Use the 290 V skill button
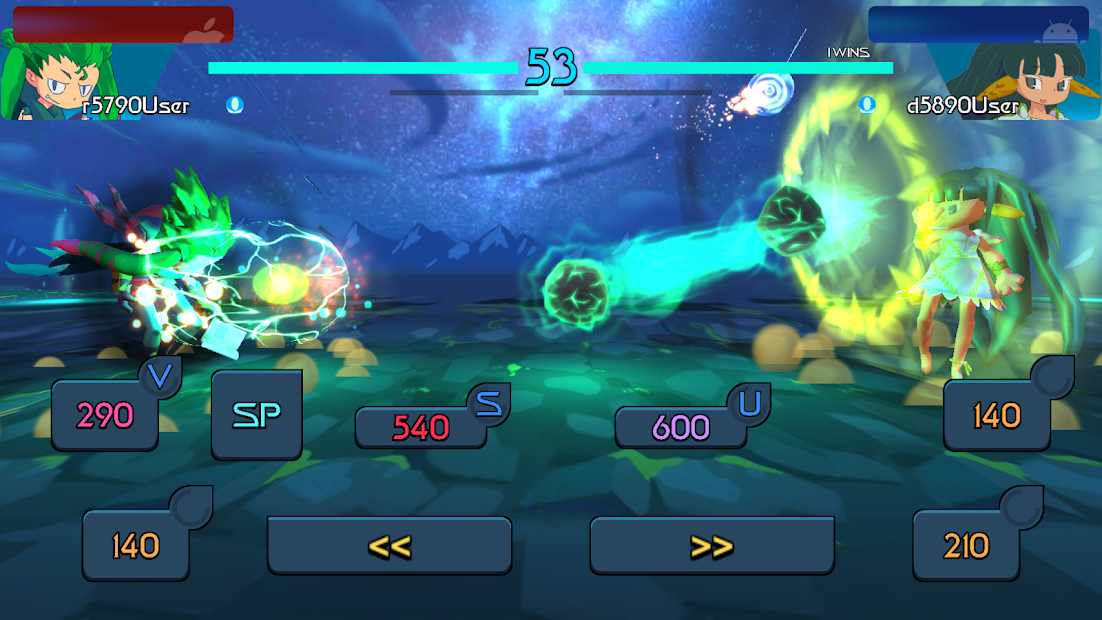The height and width of the screenshot is (620, 1102). (x=105, y=415)
